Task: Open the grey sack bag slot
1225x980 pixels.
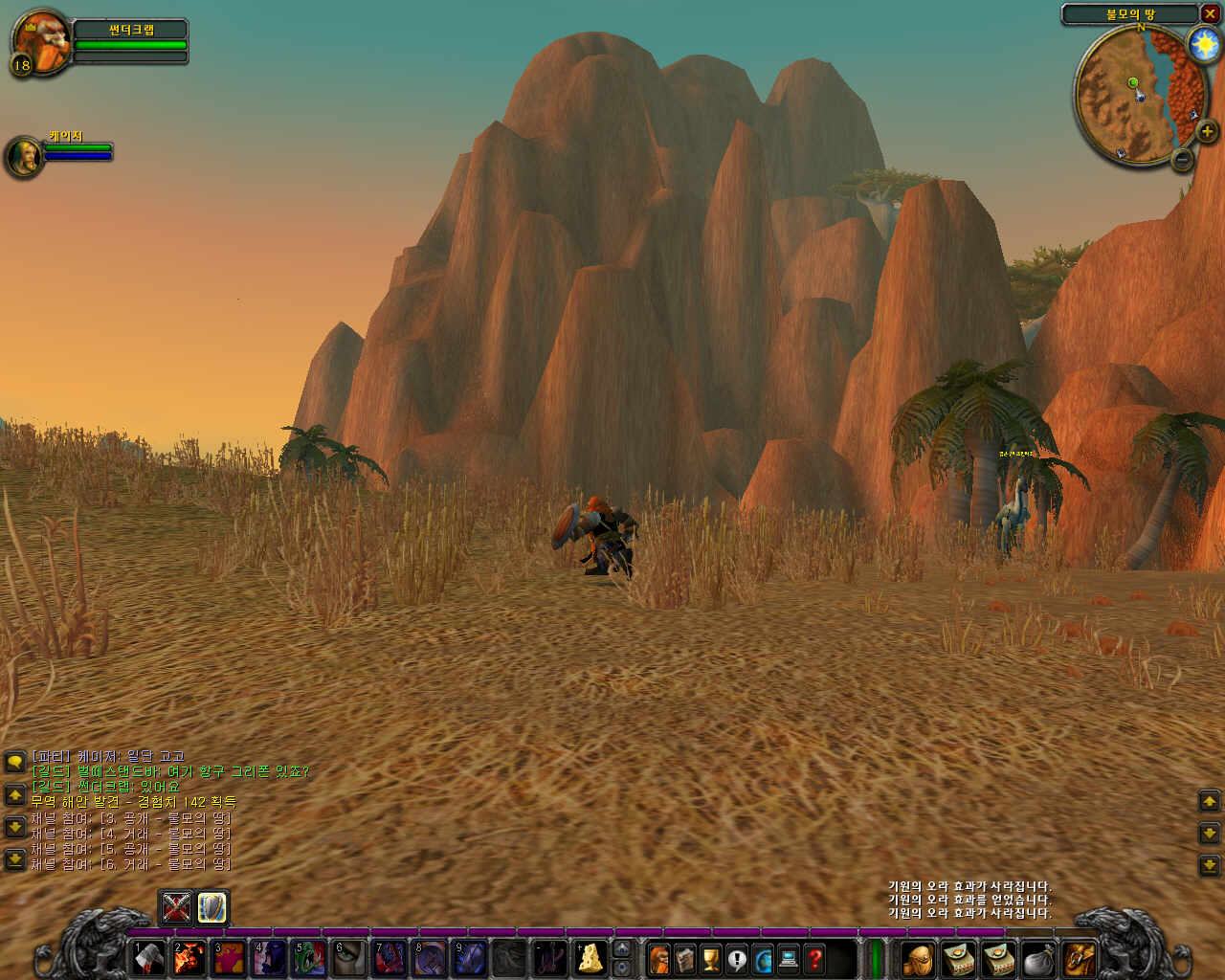Action: (1038, 958)
